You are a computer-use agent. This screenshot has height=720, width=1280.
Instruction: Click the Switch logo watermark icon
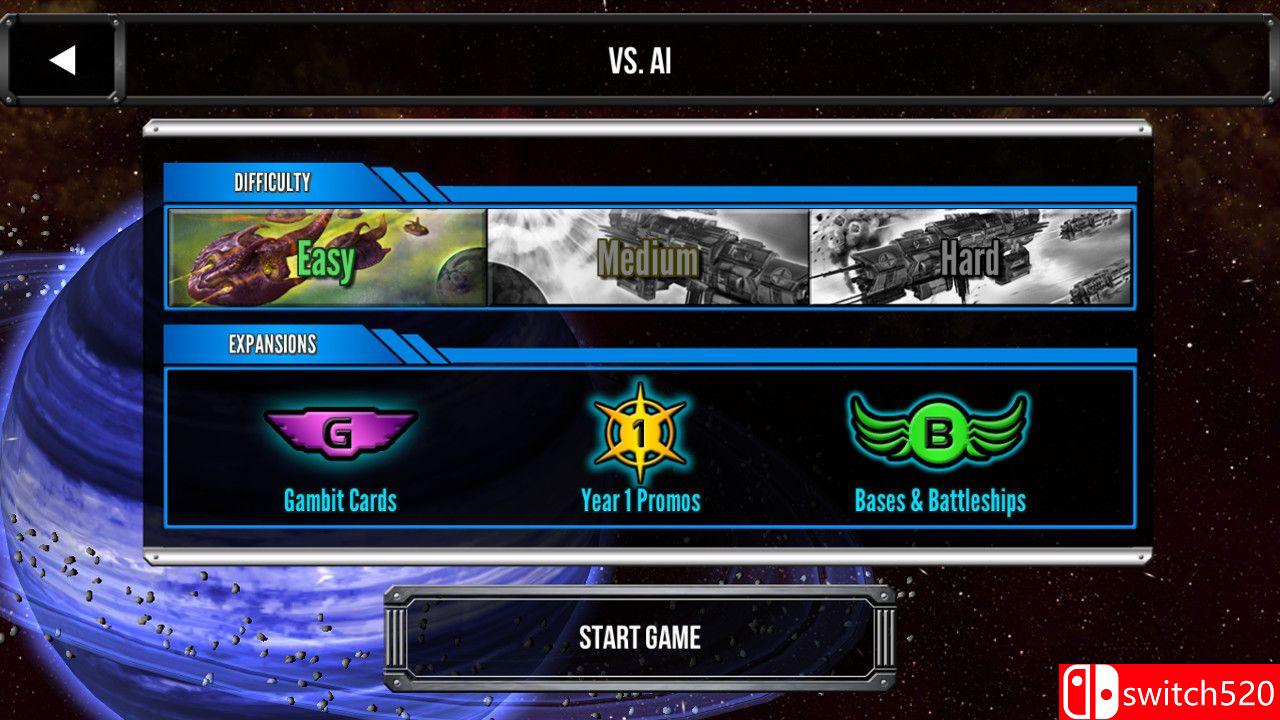[1090, 688]
